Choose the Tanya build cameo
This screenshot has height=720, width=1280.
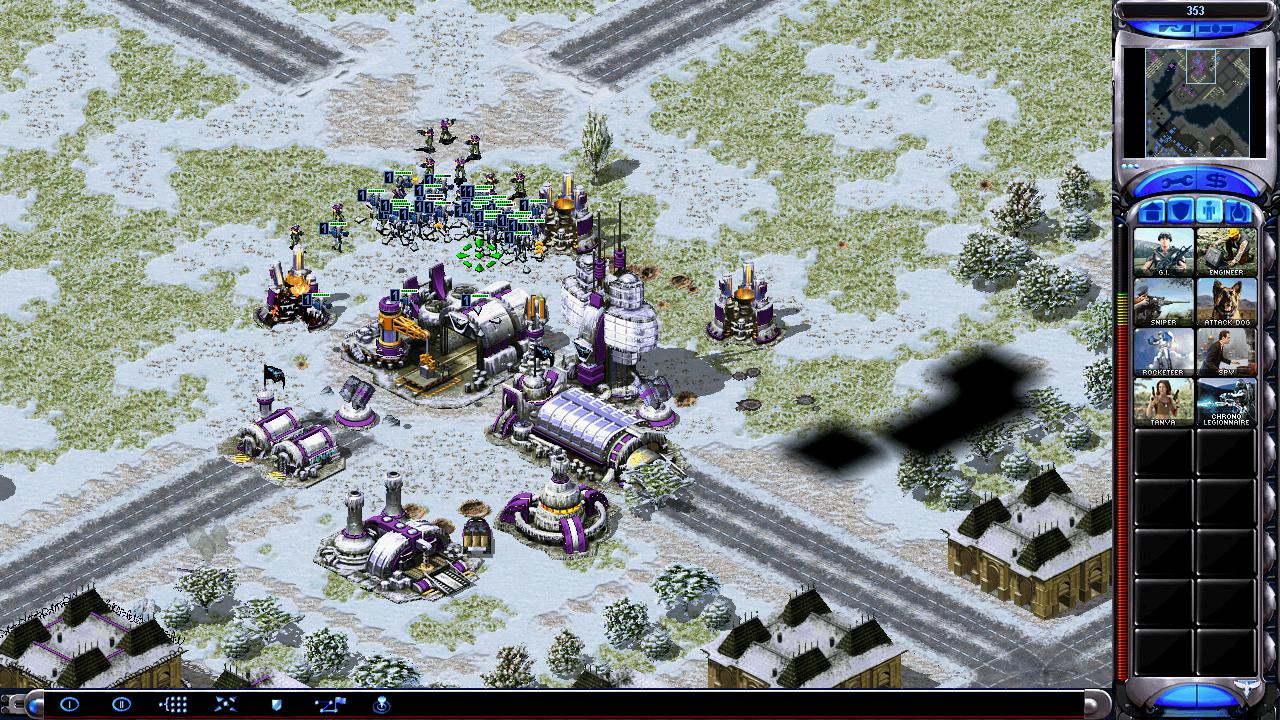pyautogui.click(x=1163, y=401)
